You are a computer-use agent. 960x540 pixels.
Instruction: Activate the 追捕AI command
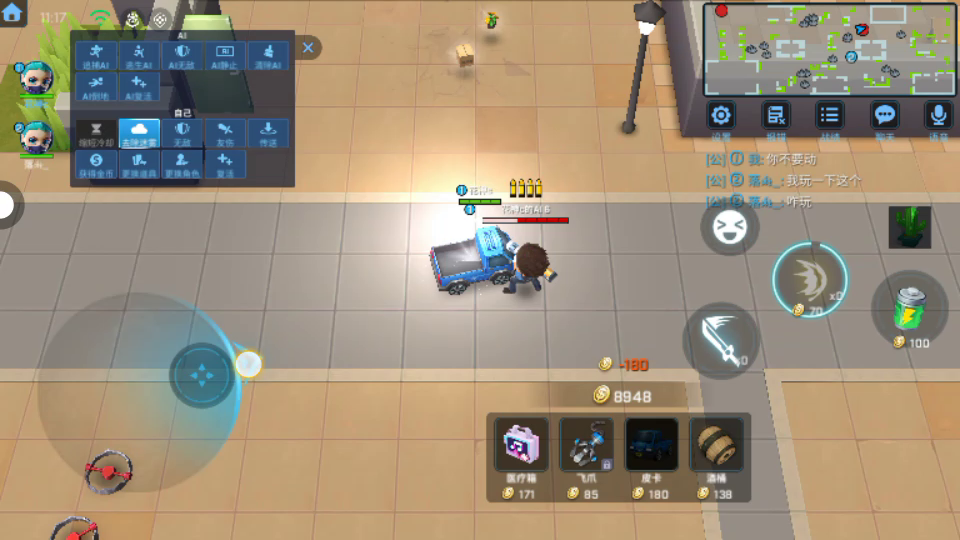[x=96, y=56]
